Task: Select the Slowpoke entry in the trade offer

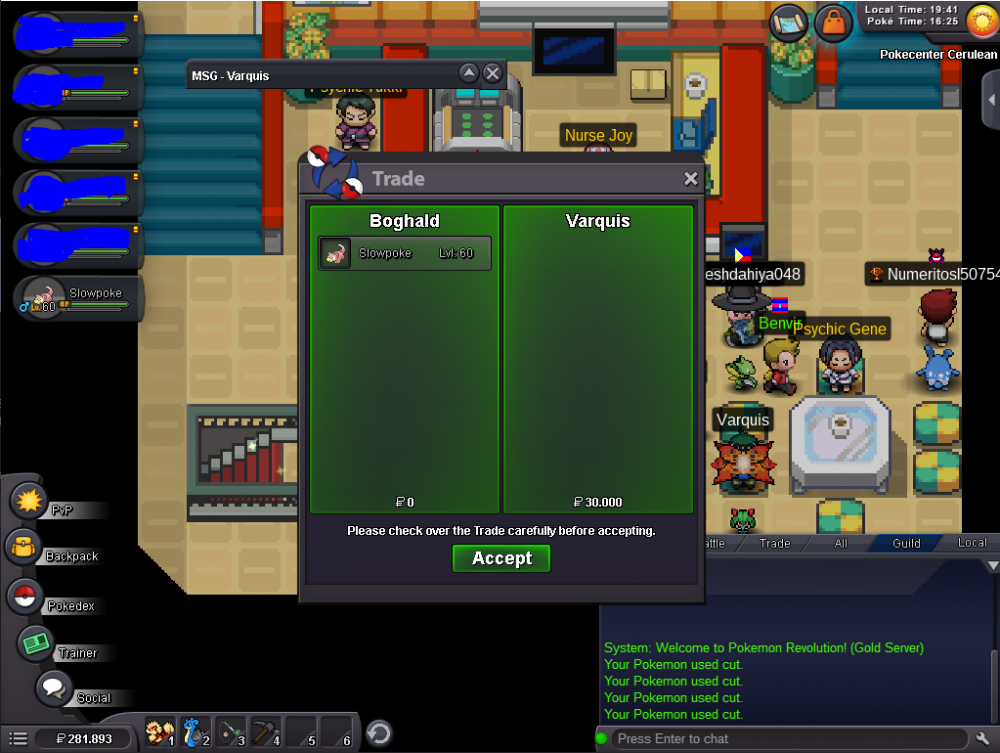Action: tap(405, 253)
